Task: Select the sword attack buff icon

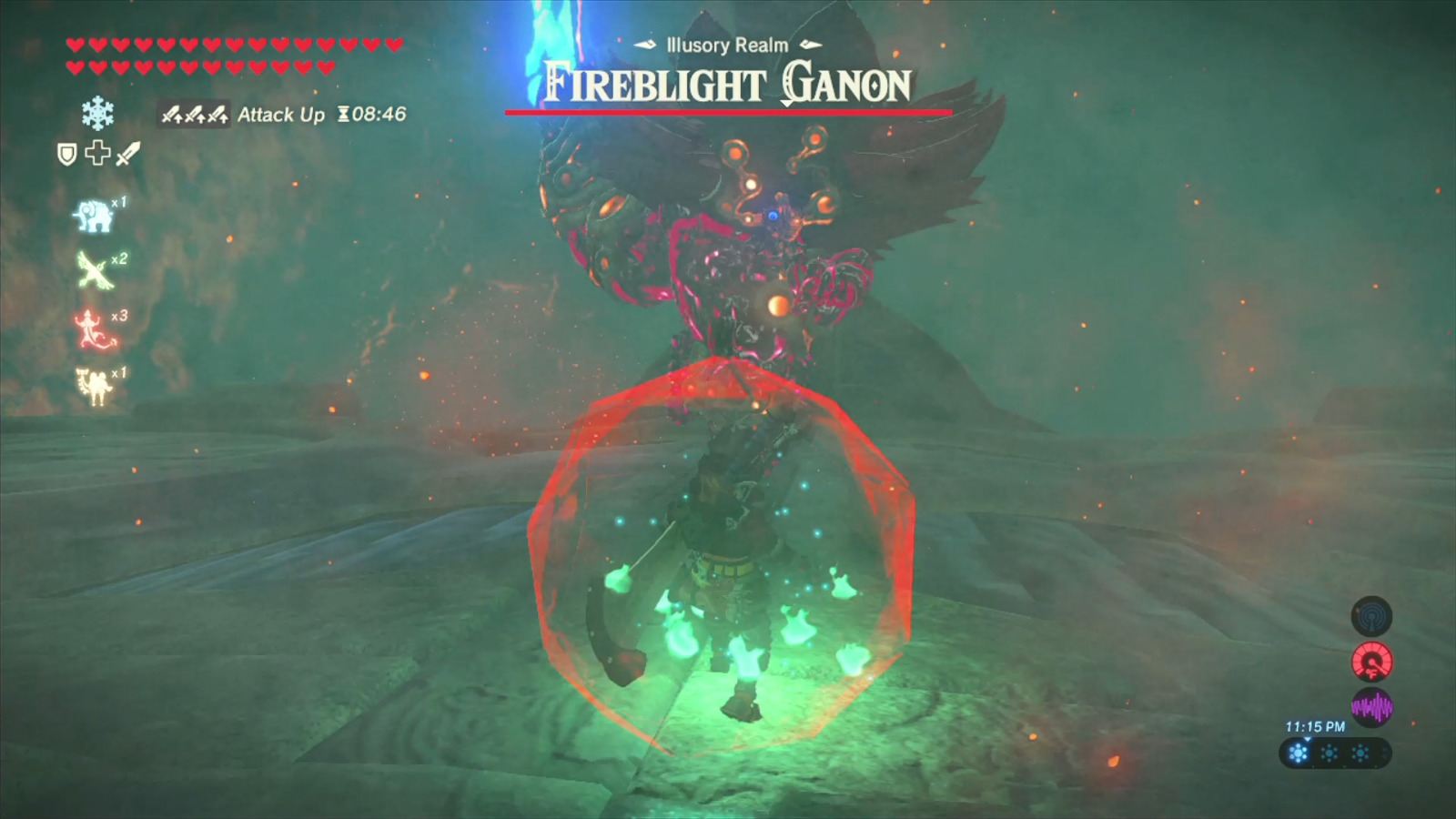Action: (x=127, y=155)
